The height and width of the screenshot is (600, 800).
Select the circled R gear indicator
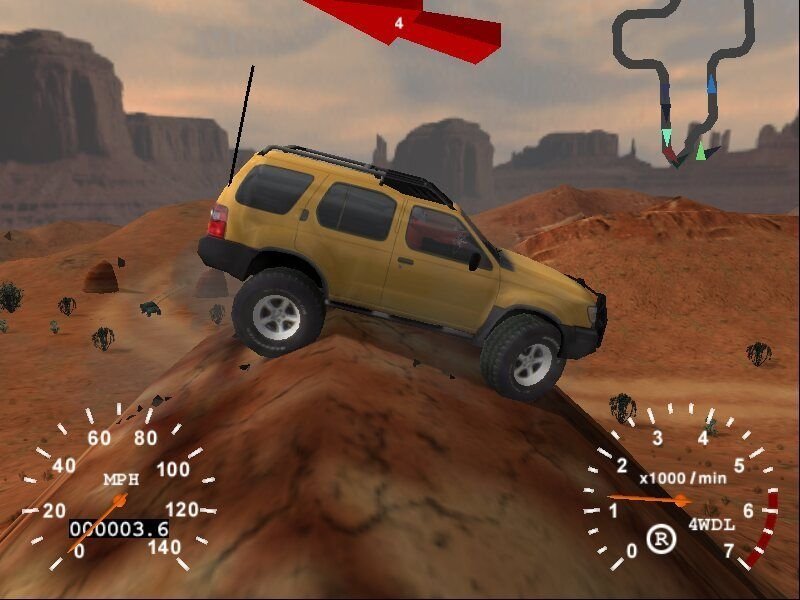[x=660, y=539]
